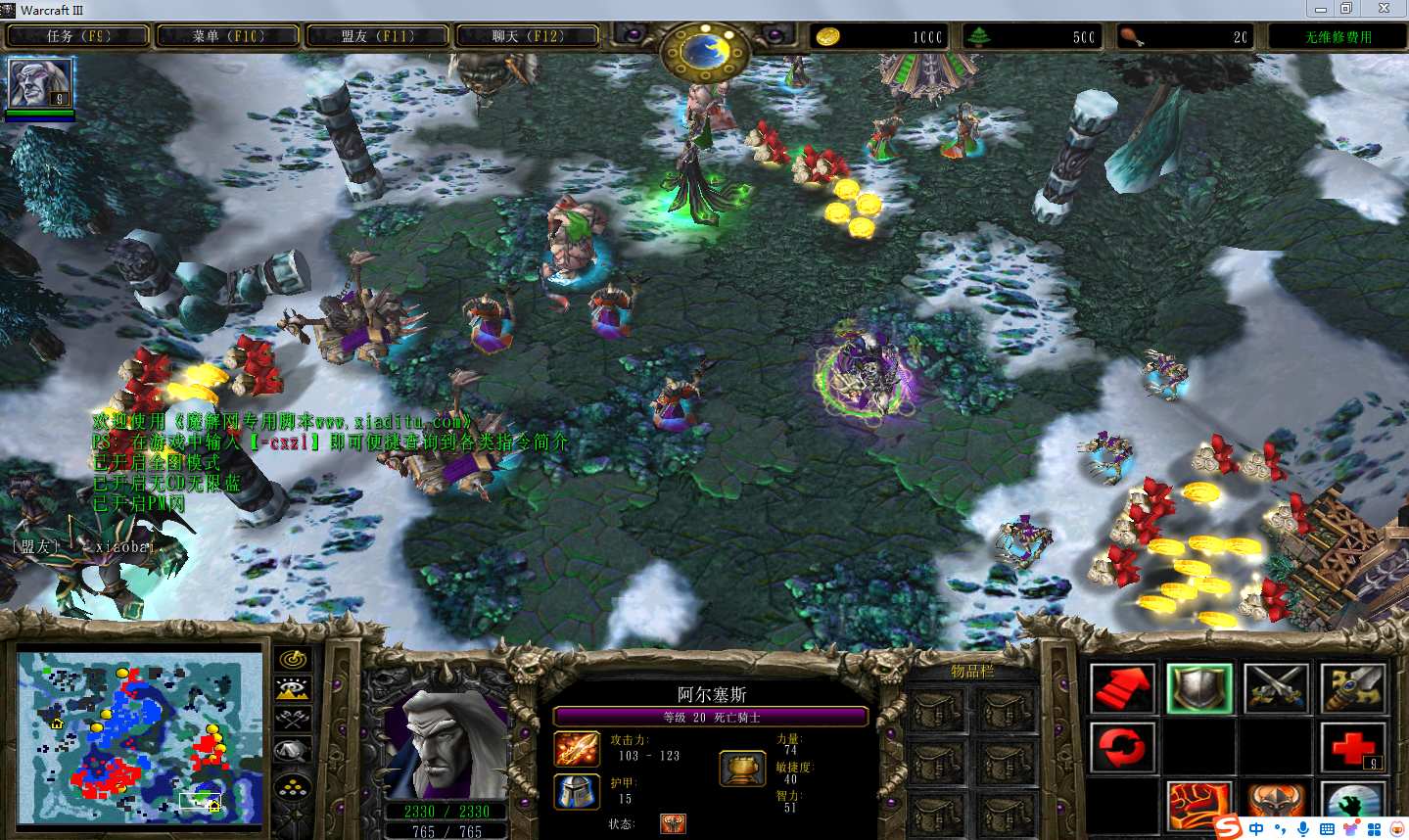Toggle formation movement button beside the minimap
Image resolution: width=1409 pixels, height=840 pixels.
pos(294,785)
